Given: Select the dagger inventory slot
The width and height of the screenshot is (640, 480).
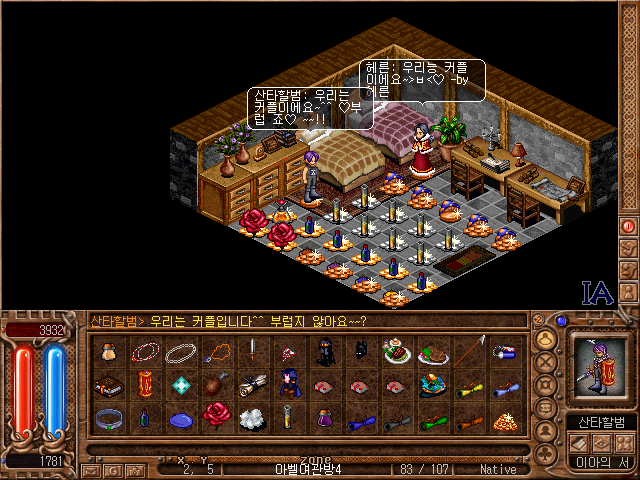Looking at the screenshot, I should (x=253, y=351).
